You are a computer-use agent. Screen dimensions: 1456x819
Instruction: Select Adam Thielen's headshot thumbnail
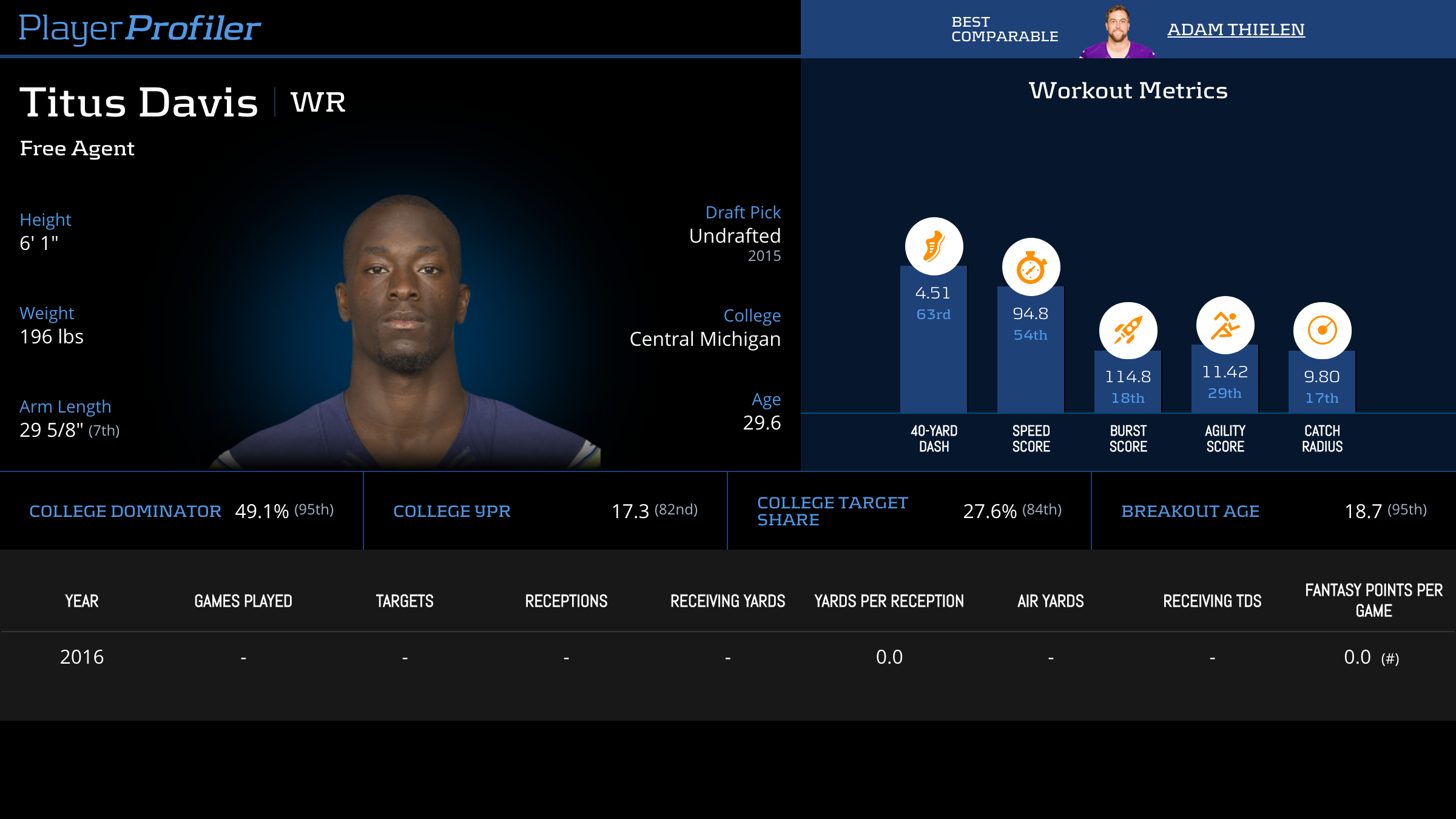[1117, 32]
